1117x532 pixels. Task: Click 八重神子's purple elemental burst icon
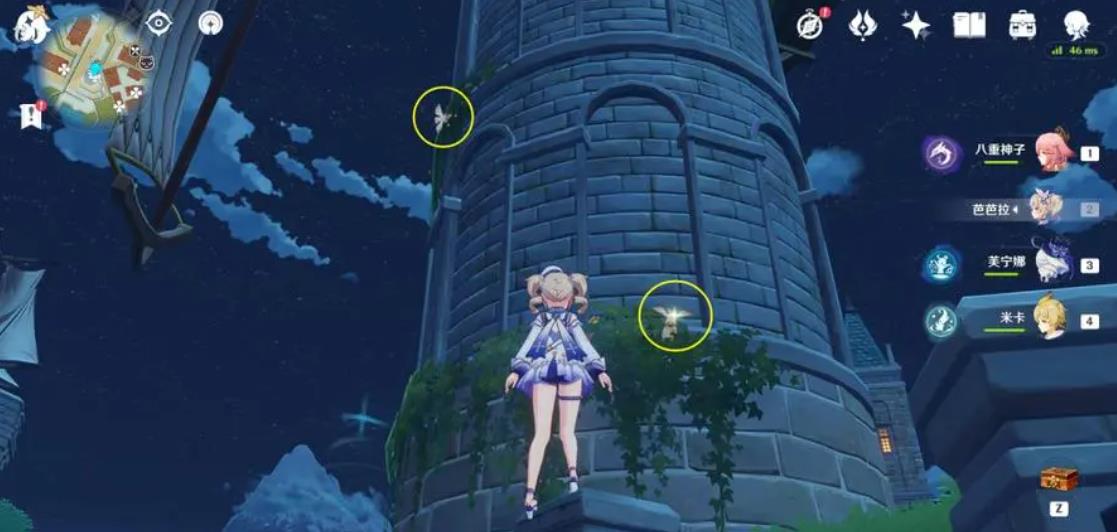[x=941, y=154]
